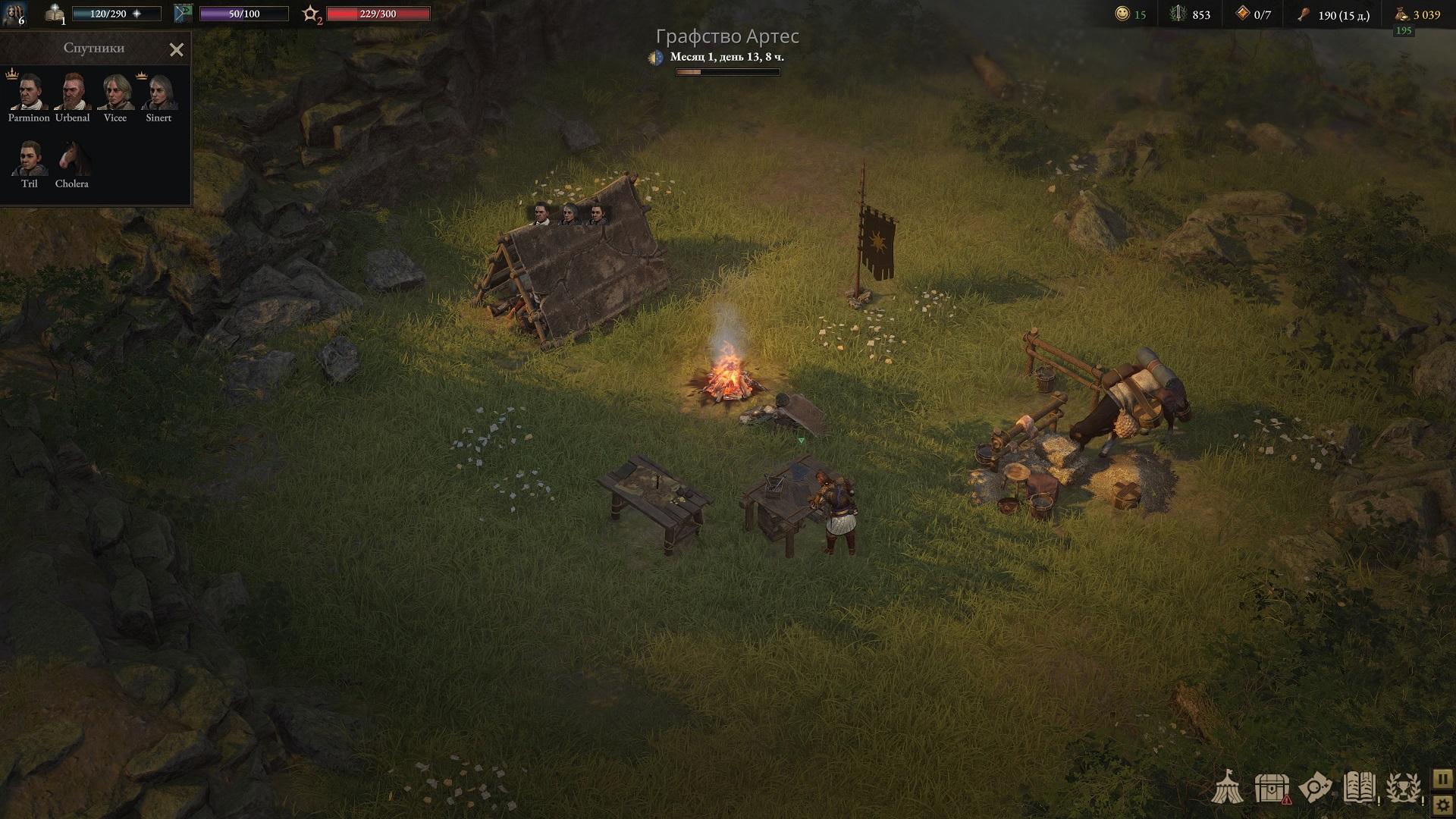Close the Спутники companions panel

(x=177, y=50)
